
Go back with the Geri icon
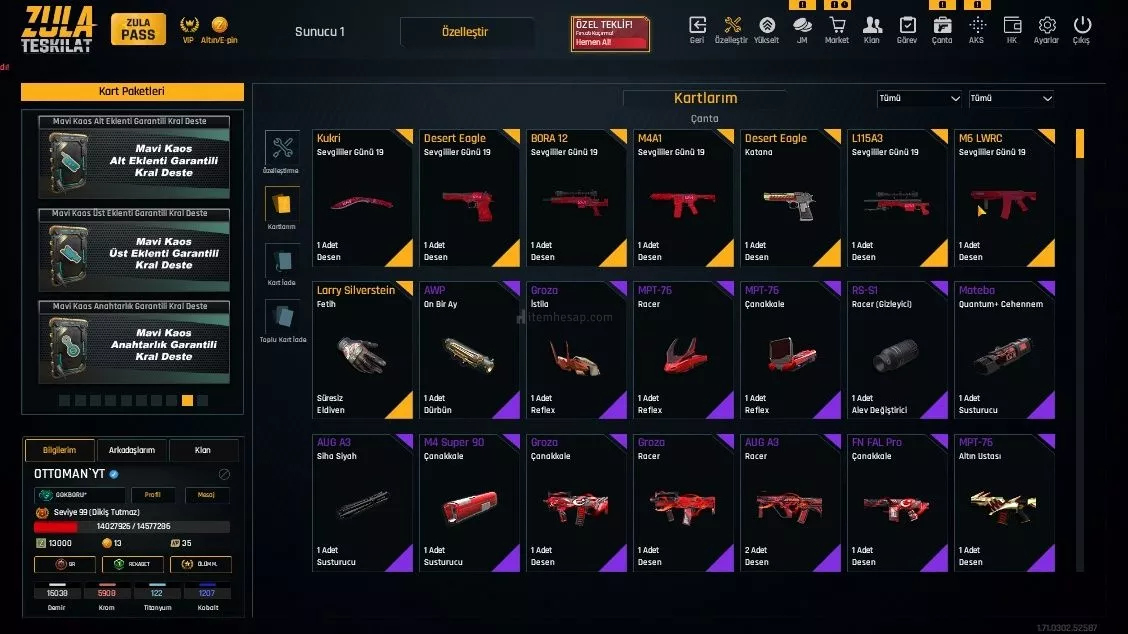697,28
